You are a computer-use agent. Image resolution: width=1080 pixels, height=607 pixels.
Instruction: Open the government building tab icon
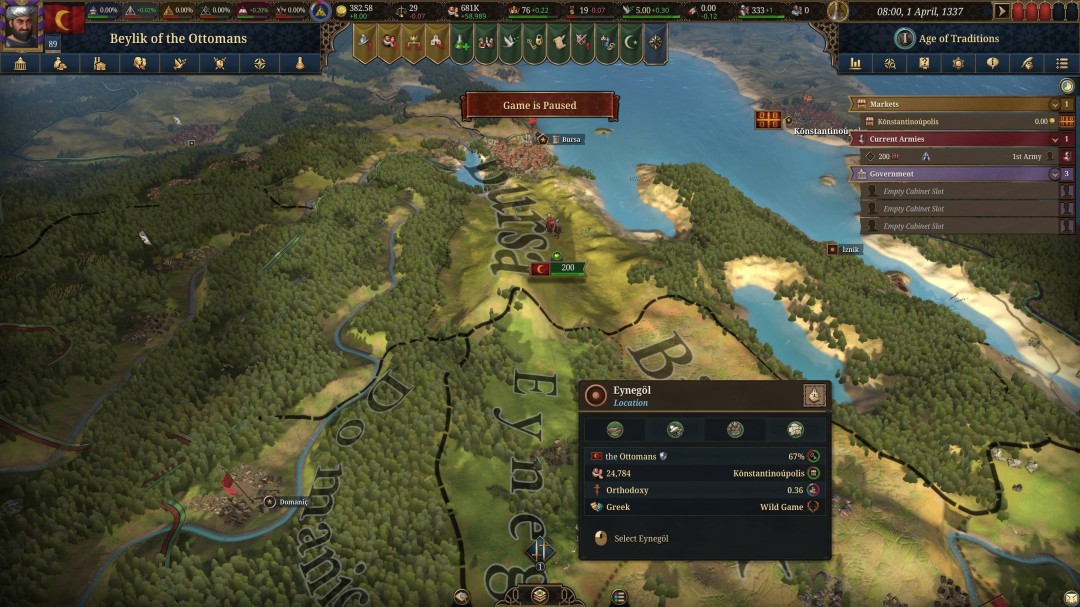click(x=20, y=63)
